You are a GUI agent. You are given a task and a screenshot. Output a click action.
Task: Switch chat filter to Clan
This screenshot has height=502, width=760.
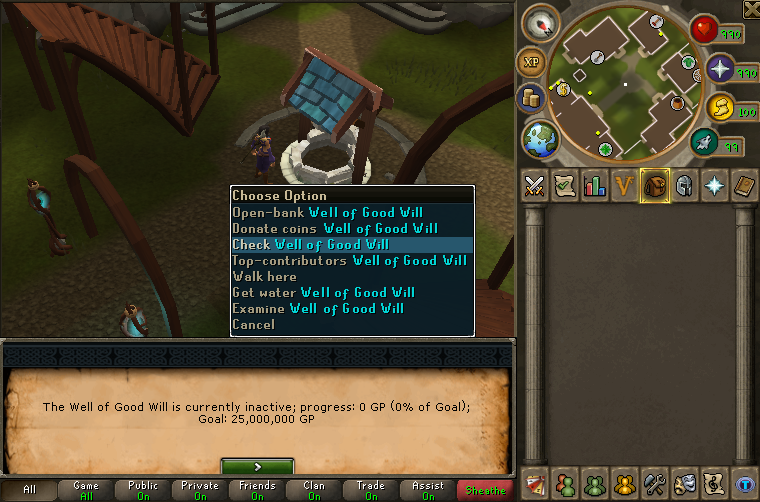(x=314, y=490)
